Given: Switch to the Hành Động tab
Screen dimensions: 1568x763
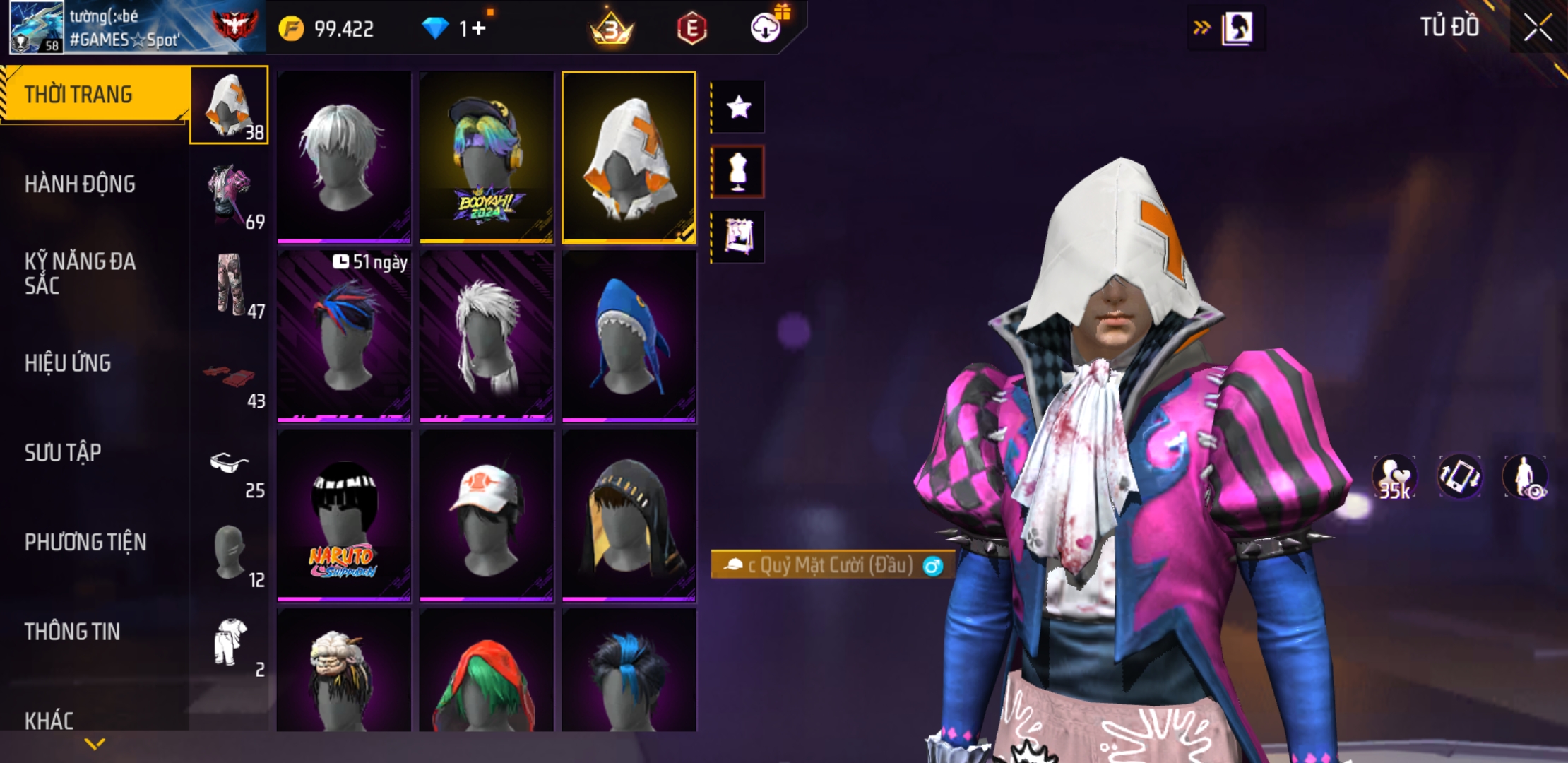Looking at the screenshot, I should pyautogui.click(x=80, y=184).
